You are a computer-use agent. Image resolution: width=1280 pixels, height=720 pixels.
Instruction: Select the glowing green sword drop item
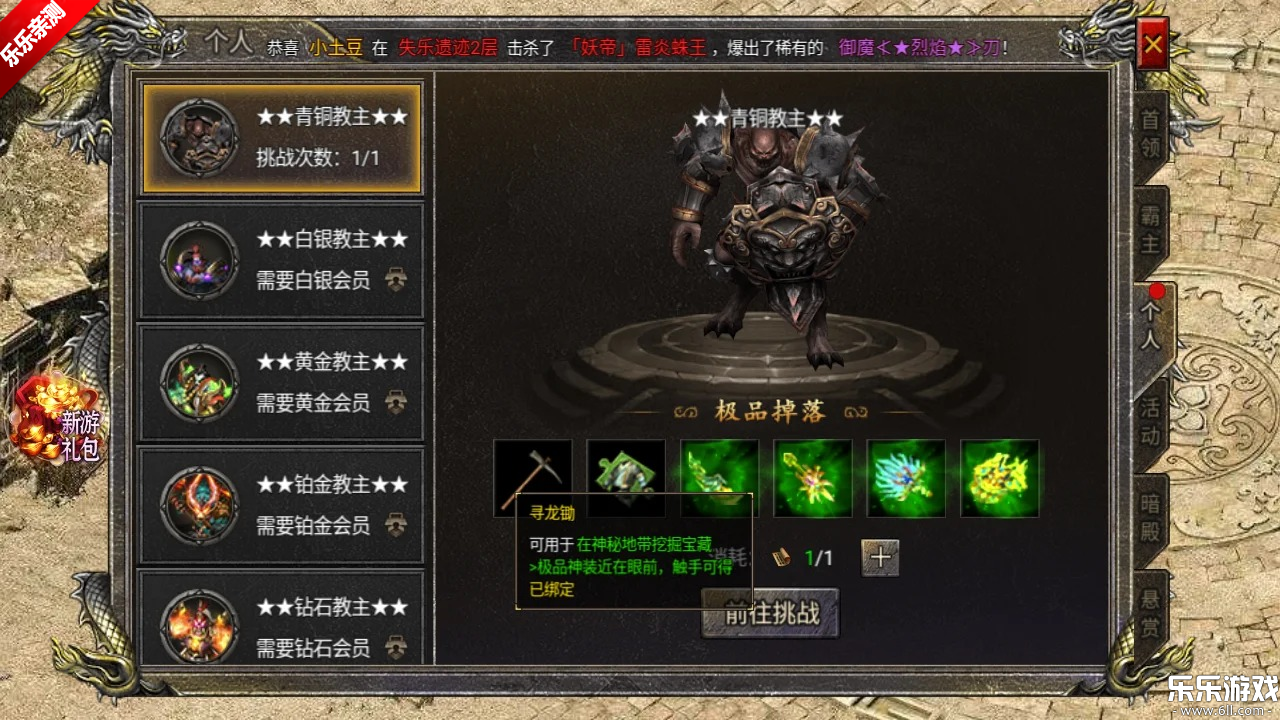point(719,478)
